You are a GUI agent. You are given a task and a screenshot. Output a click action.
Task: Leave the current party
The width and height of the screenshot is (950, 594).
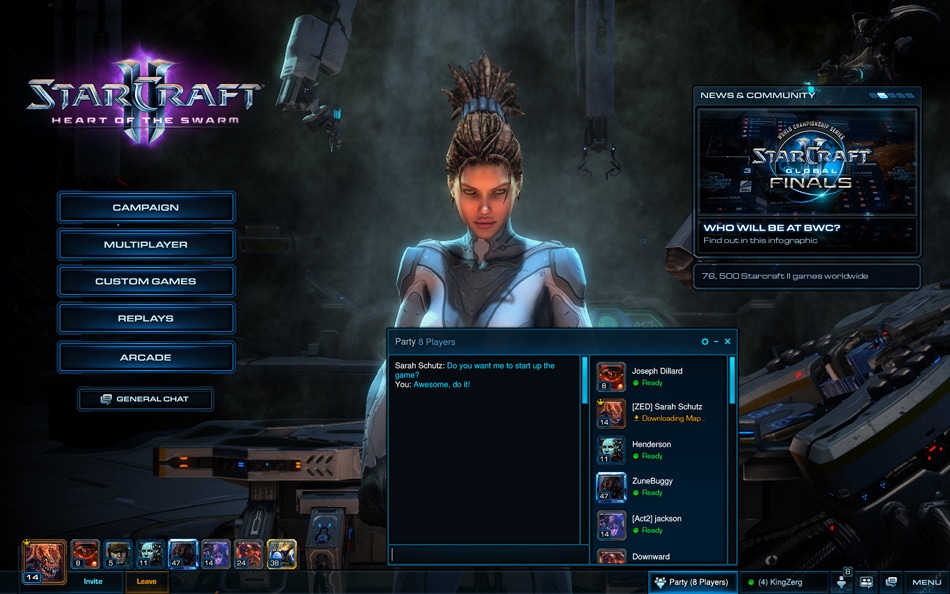pos(146,581)
